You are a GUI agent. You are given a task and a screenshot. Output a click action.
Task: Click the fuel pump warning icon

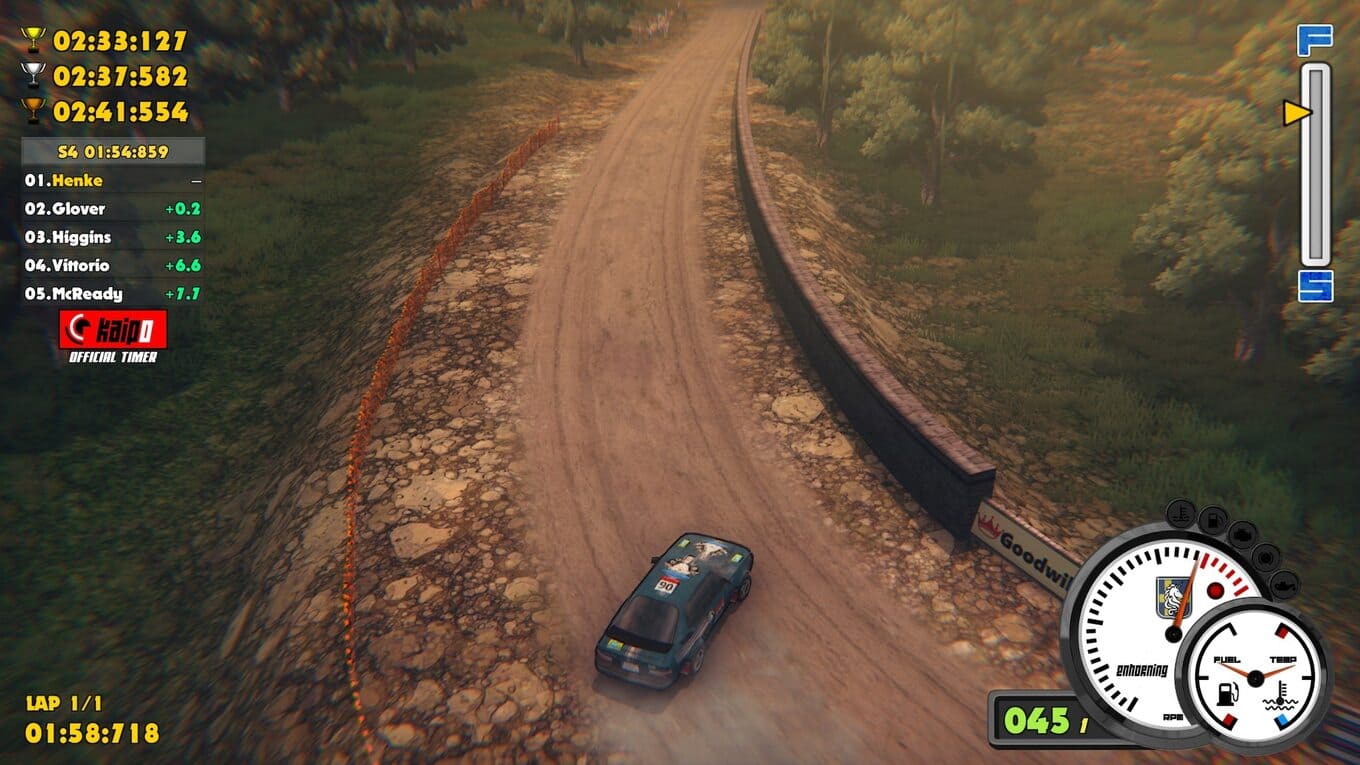click(x=1212, y=519)
